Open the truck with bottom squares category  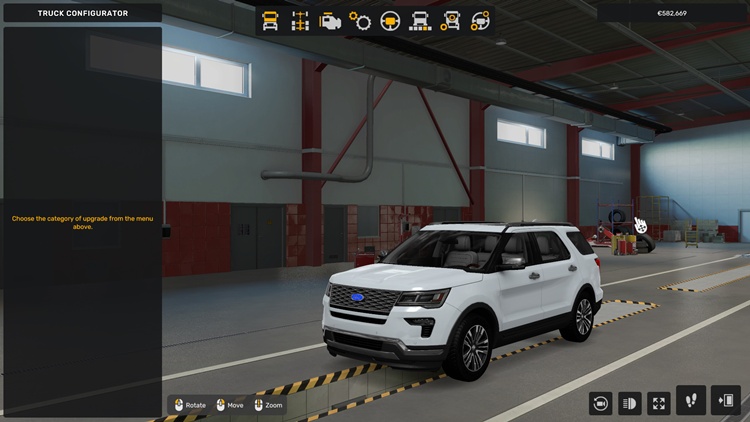point(421,21)
